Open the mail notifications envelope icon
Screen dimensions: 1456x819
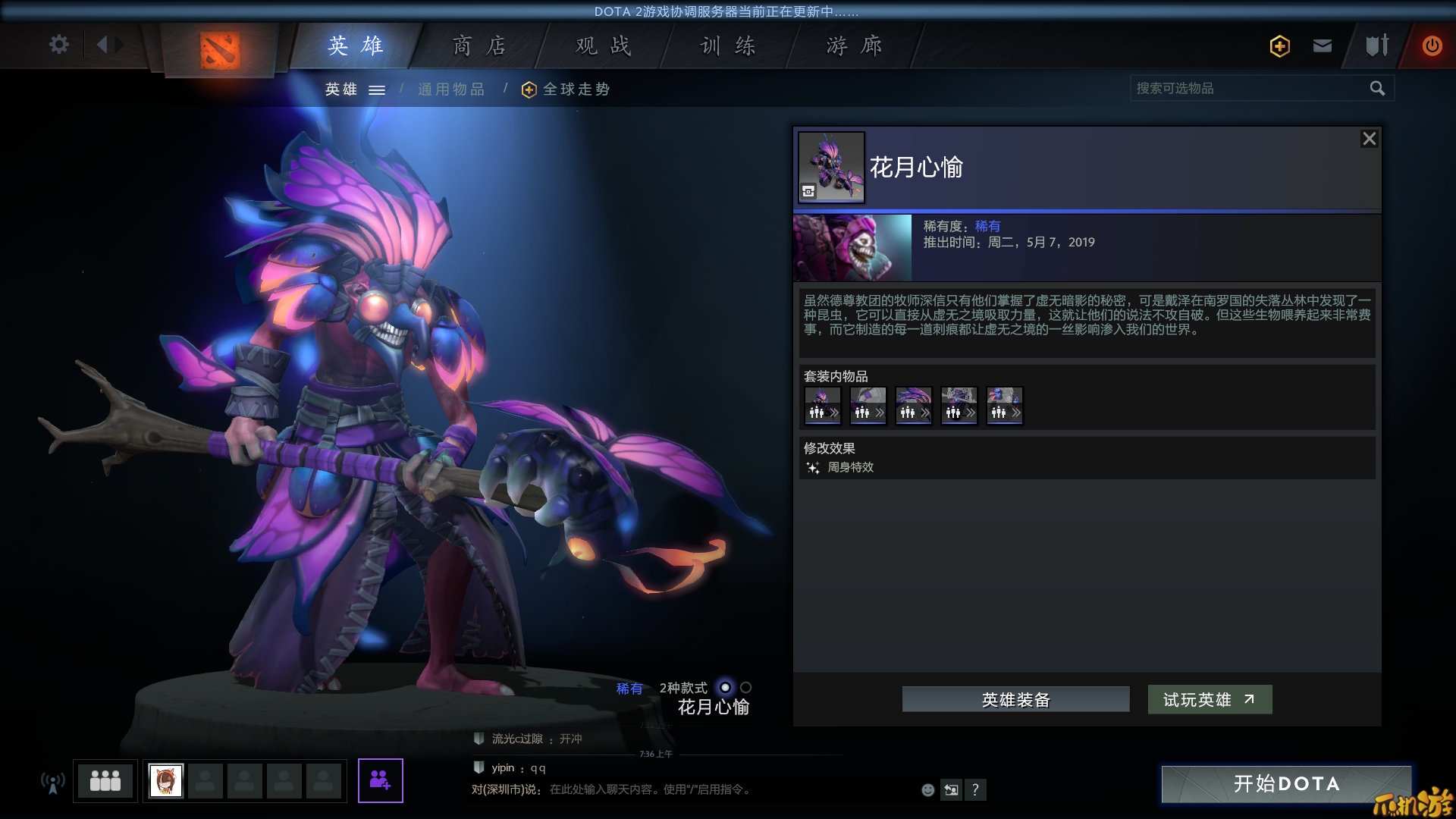tap(1322, 45)
